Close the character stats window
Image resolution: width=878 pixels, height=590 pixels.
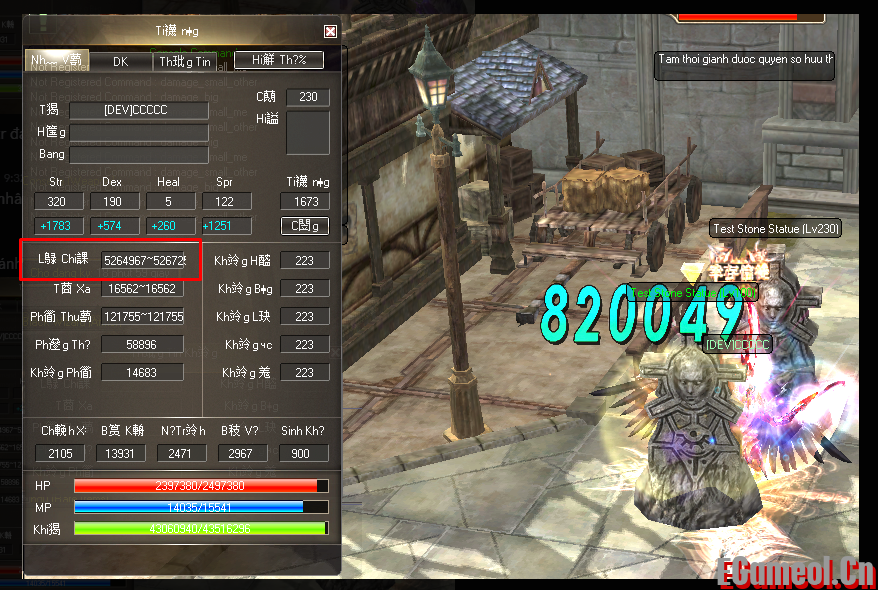tap(330, 32)
